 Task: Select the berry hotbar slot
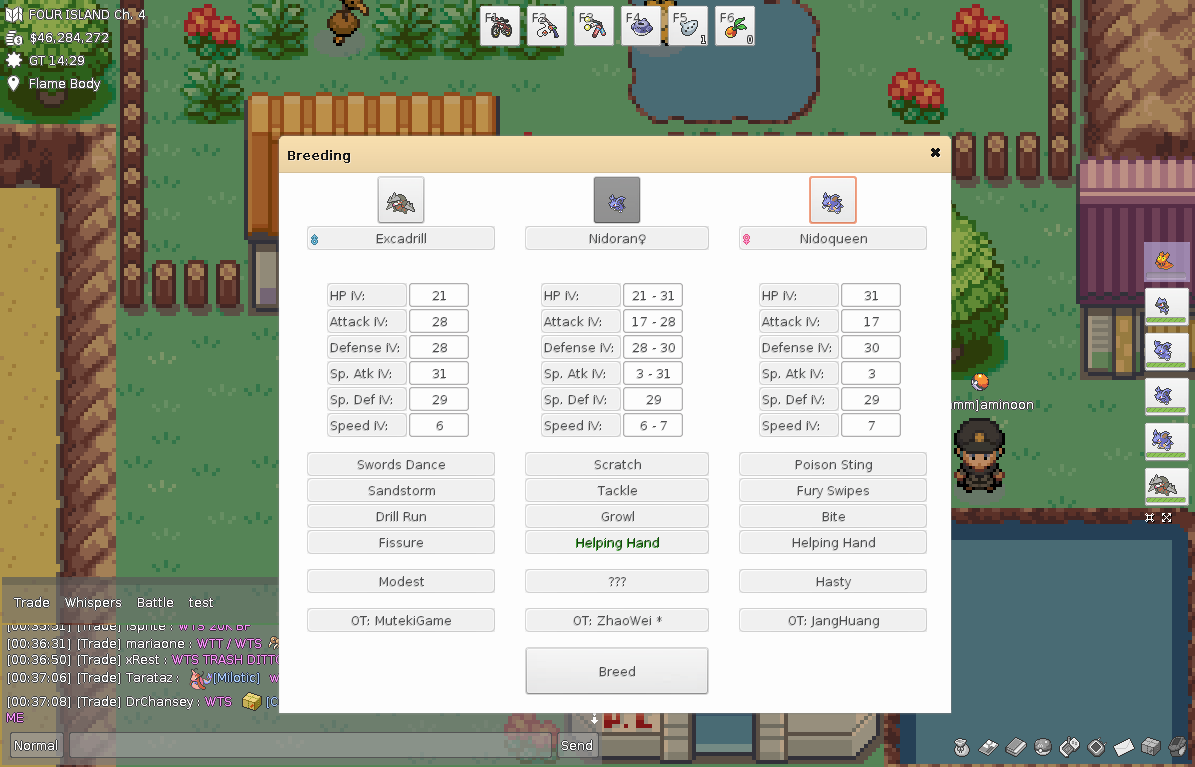(735, 26)
